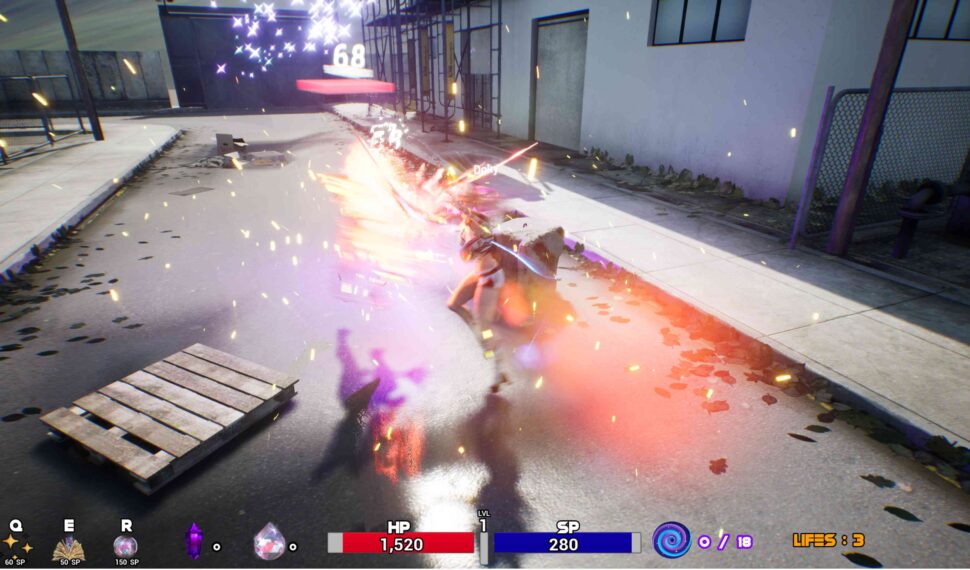This screenshot has height=570, width=970.
Task: Click the blue spiral portal icon
Action: (671, 540)
